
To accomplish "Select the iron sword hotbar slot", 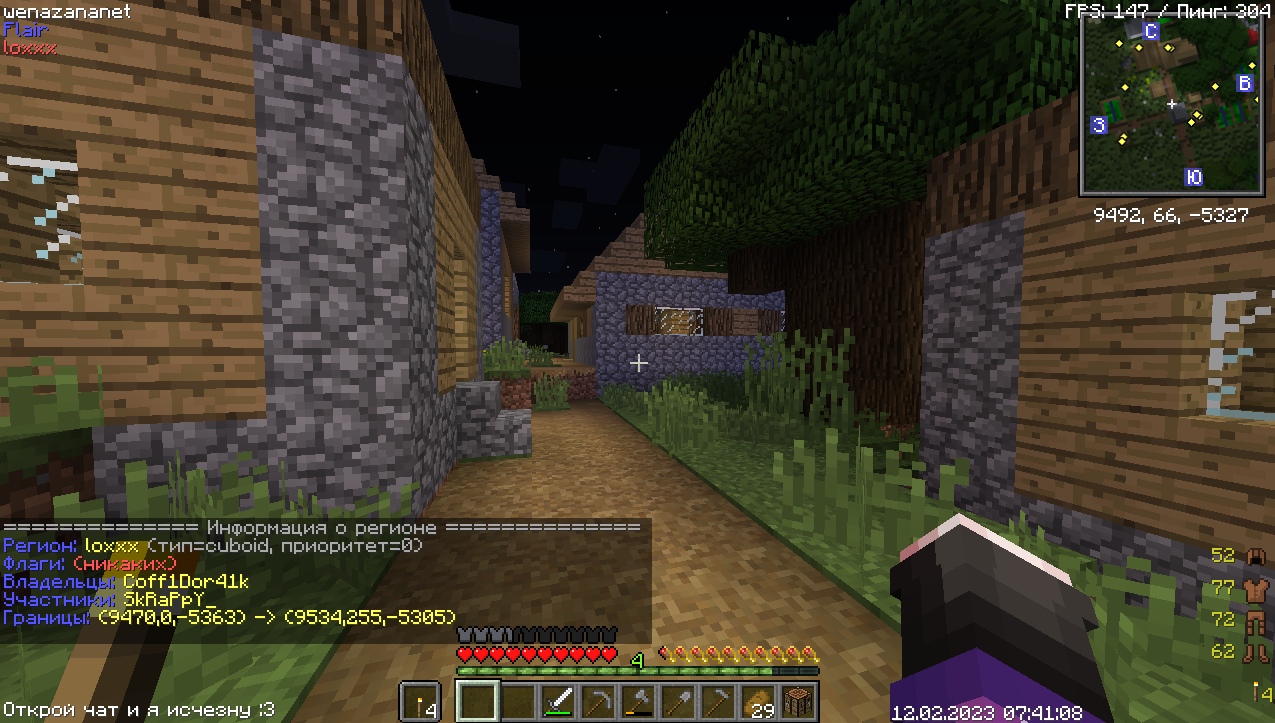I will (x=559, y=701).
